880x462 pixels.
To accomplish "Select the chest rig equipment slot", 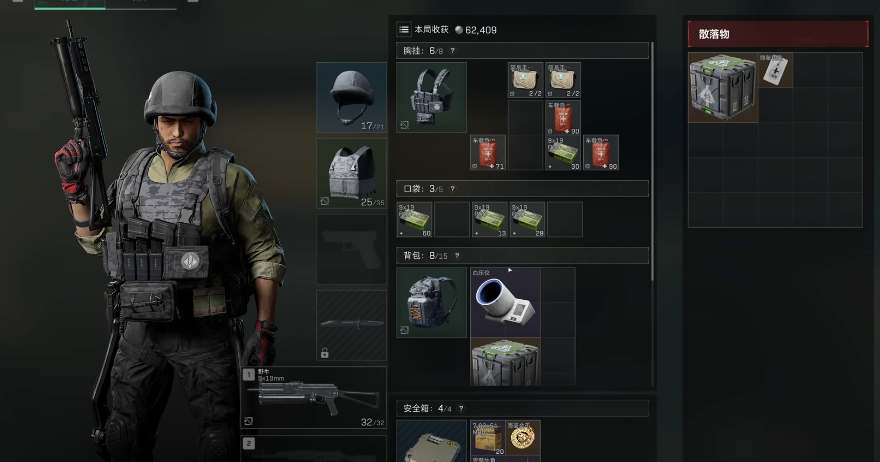I will coord(431,97).
